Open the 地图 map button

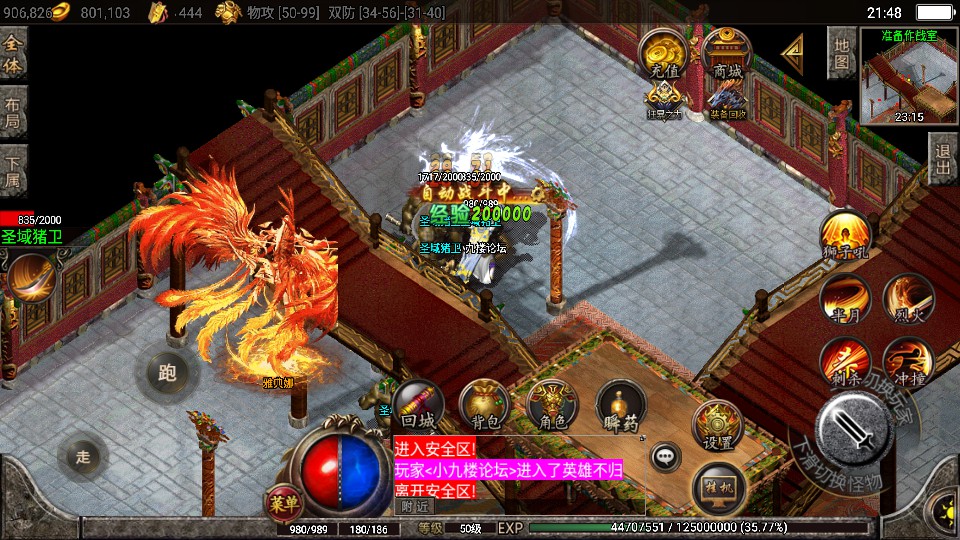click(842, 53)
